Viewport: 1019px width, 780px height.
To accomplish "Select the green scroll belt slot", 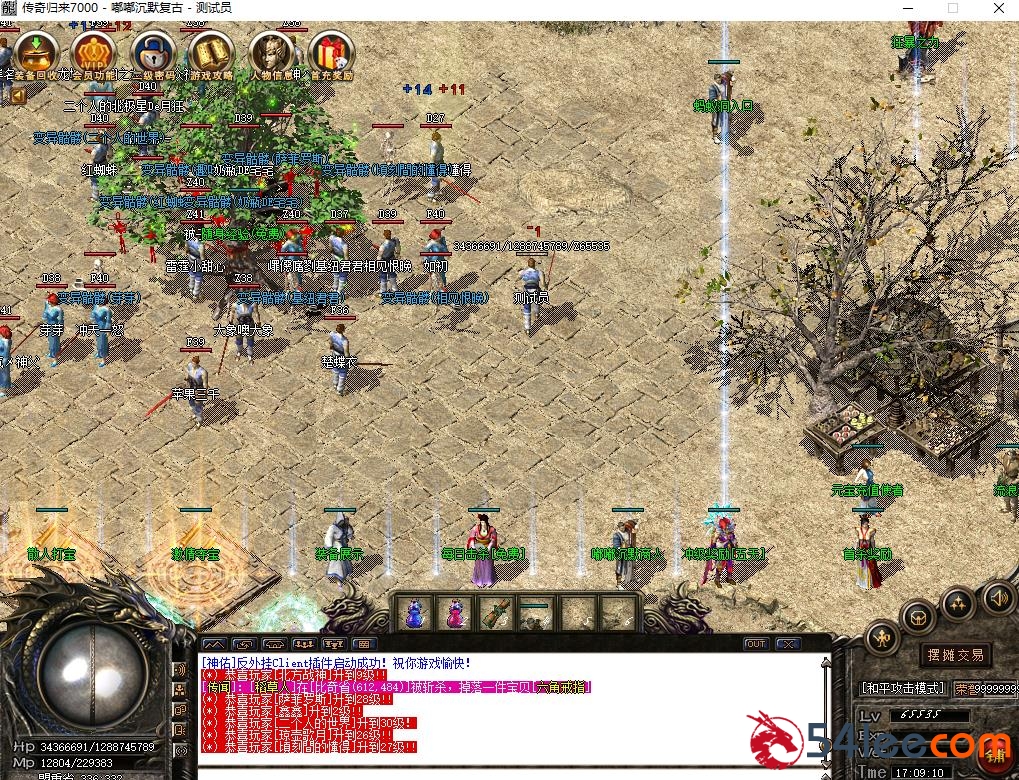I will (x=496, y=614).
